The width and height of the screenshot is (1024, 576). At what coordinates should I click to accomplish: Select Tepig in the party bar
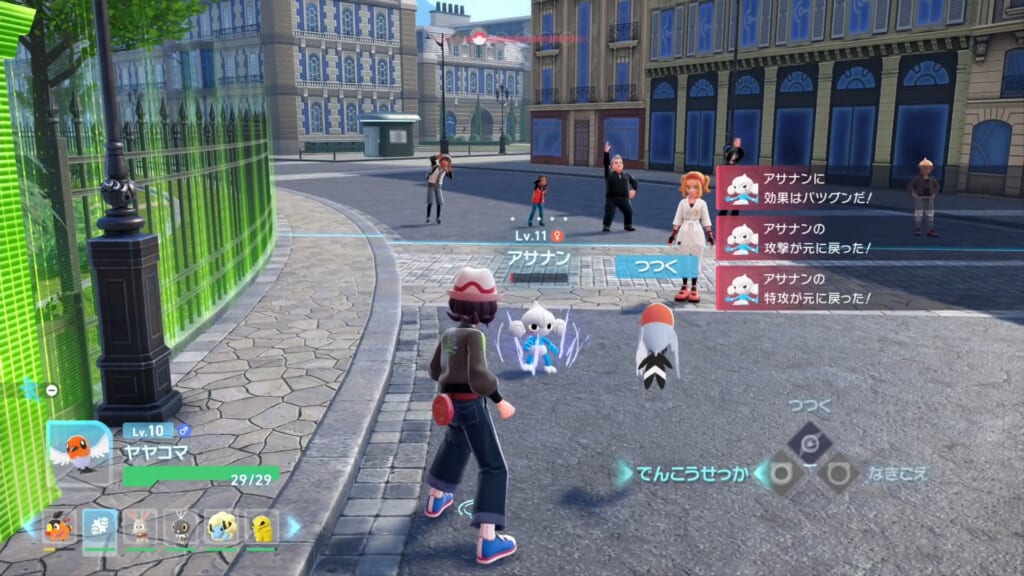pyautogui.click(x=59, y=527)
